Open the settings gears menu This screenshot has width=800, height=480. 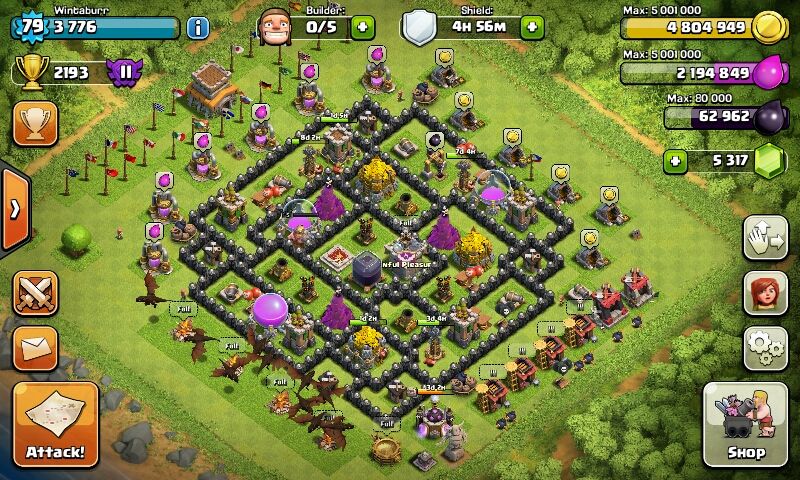[765, 347]
